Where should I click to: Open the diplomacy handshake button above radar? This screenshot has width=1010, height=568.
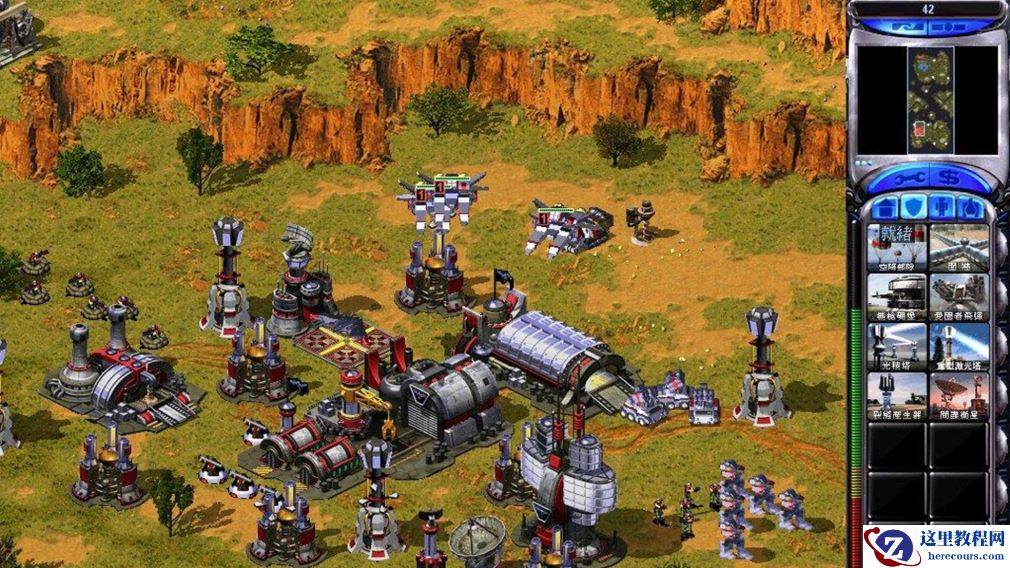[x=908, y=28]
